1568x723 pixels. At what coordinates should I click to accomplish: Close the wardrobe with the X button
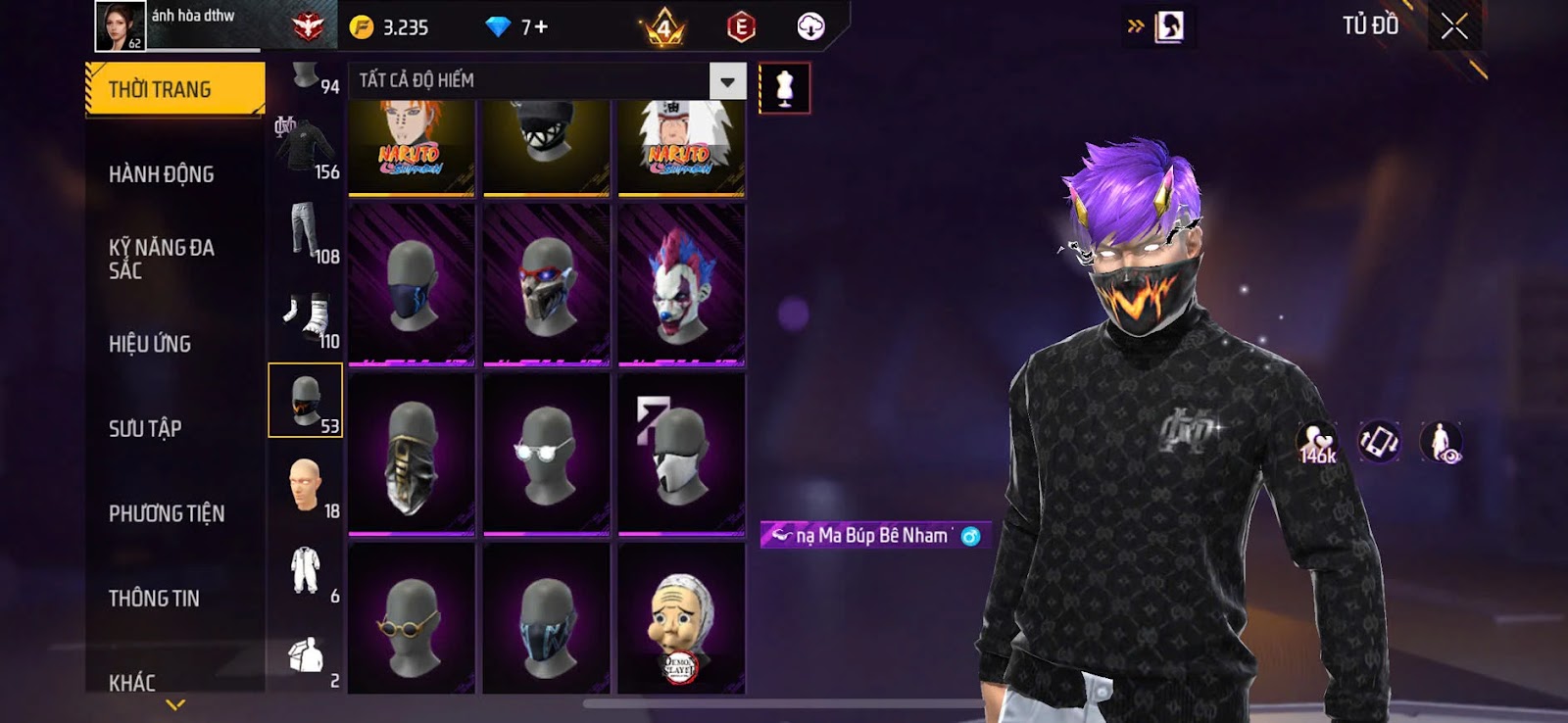pyautogui.click(x=1454, y=26)
